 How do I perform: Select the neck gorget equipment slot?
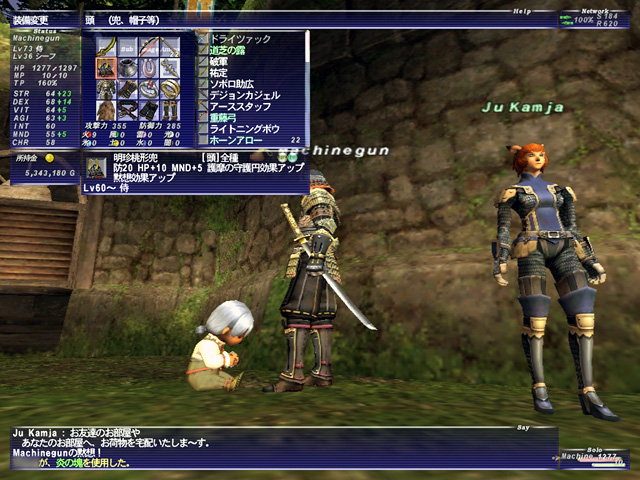coord(127,68)
